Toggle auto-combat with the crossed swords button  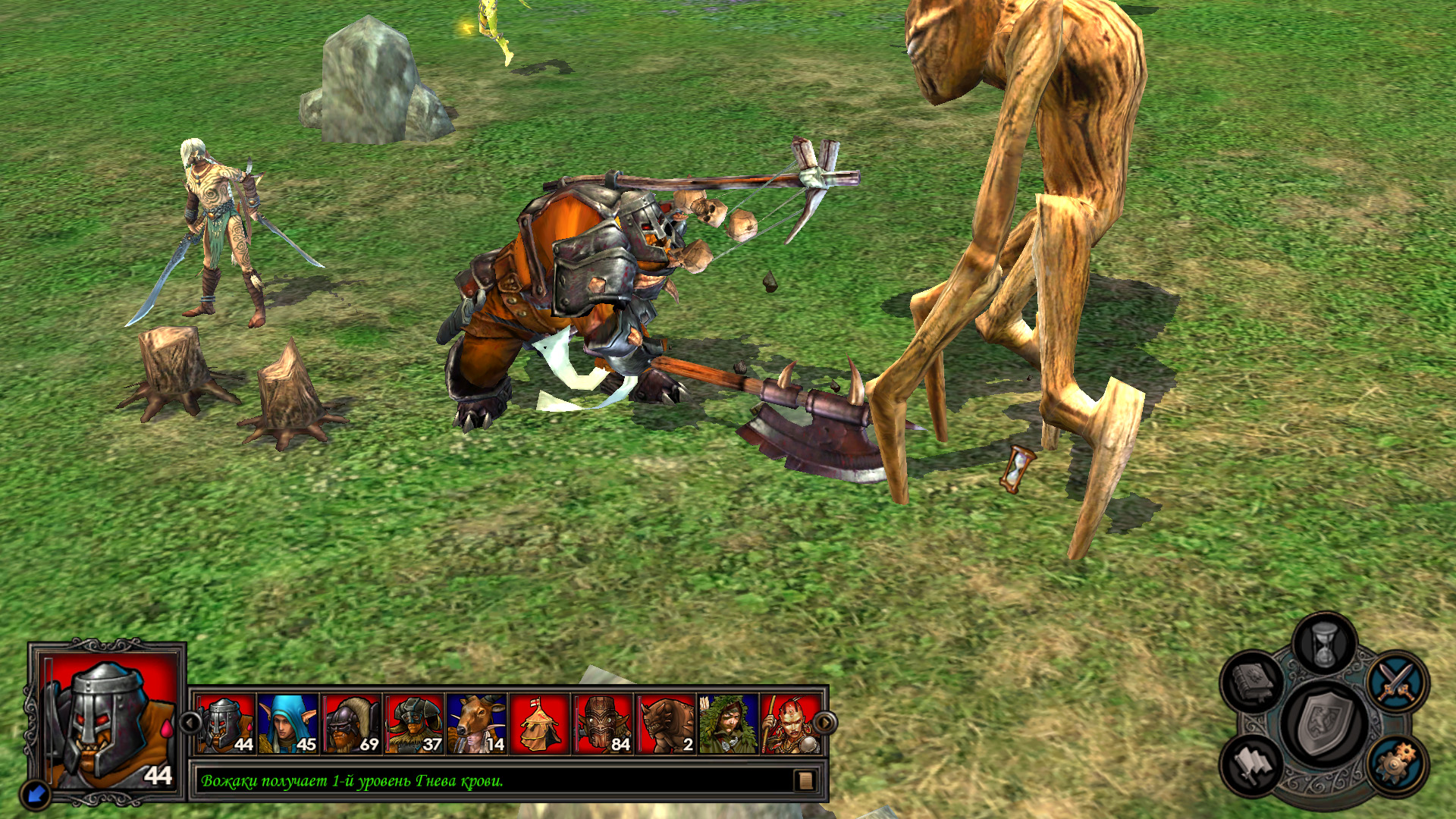[x=1398, y=680]
